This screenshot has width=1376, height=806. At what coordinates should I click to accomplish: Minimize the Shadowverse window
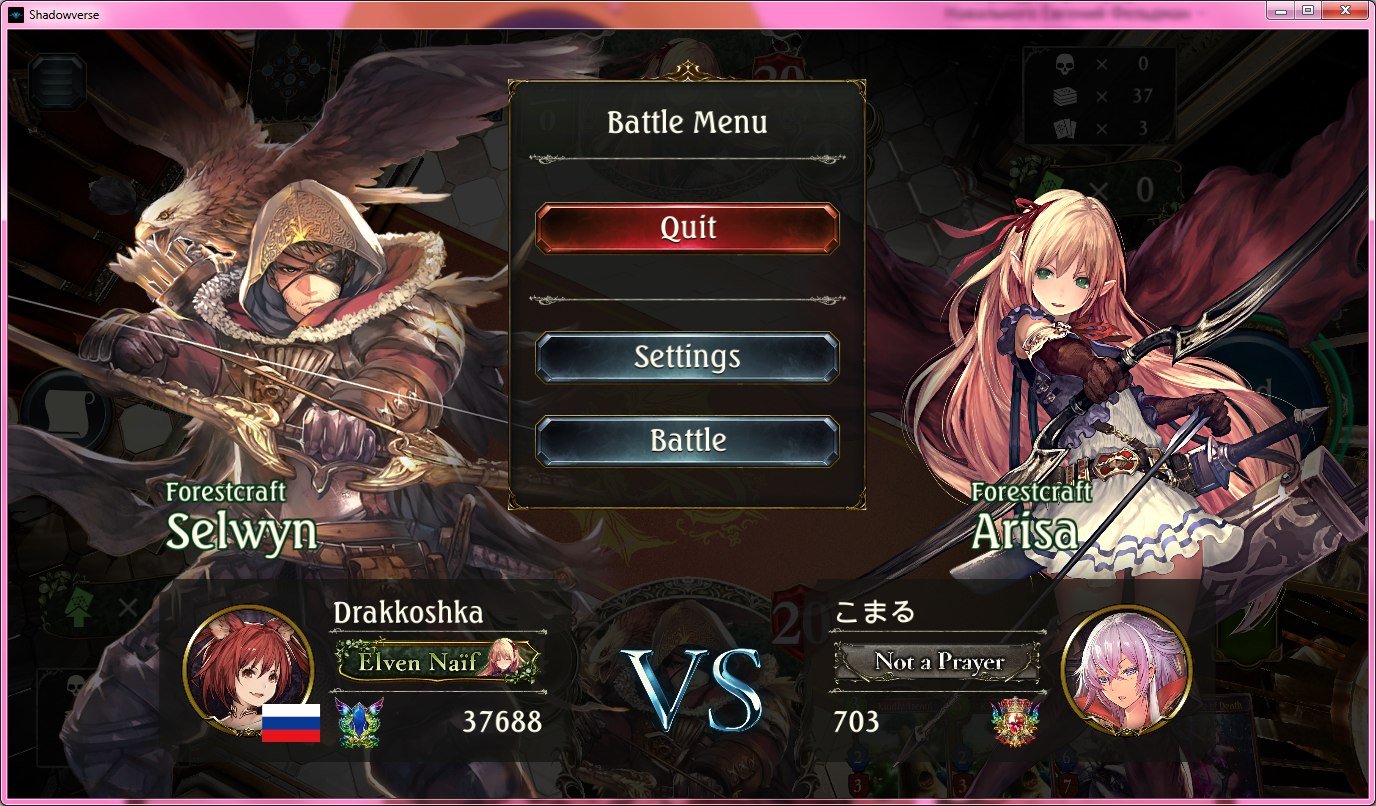1280,10
